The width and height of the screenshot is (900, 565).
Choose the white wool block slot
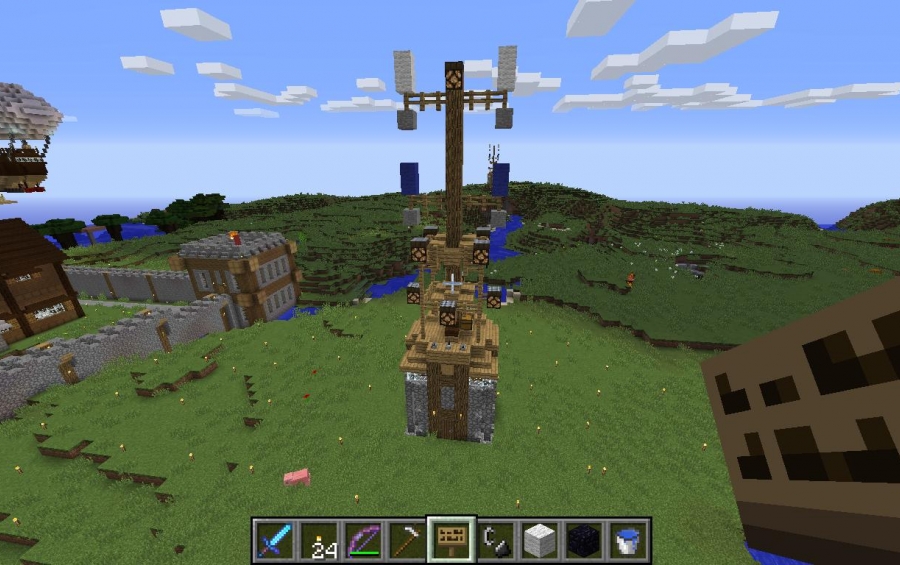(x=539, y=540)
